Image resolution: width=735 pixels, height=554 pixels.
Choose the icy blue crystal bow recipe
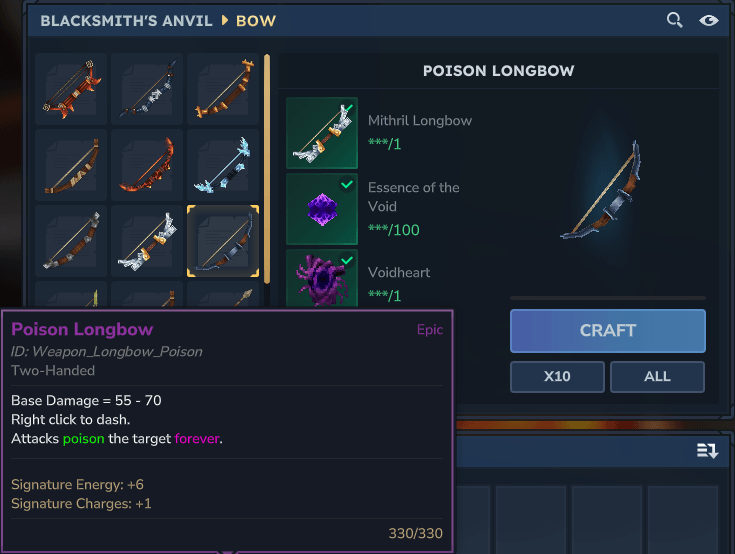223,165
